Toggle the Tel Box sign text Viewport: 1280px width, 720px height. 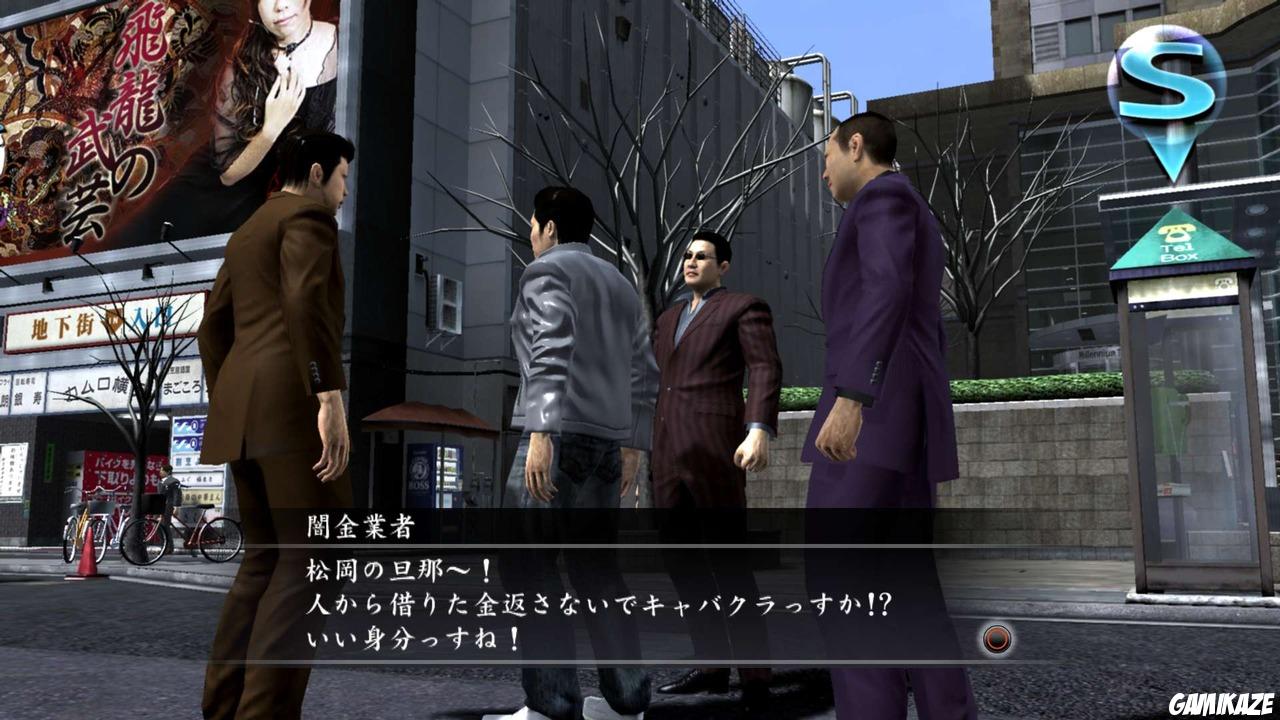[x=1179, y=250]
